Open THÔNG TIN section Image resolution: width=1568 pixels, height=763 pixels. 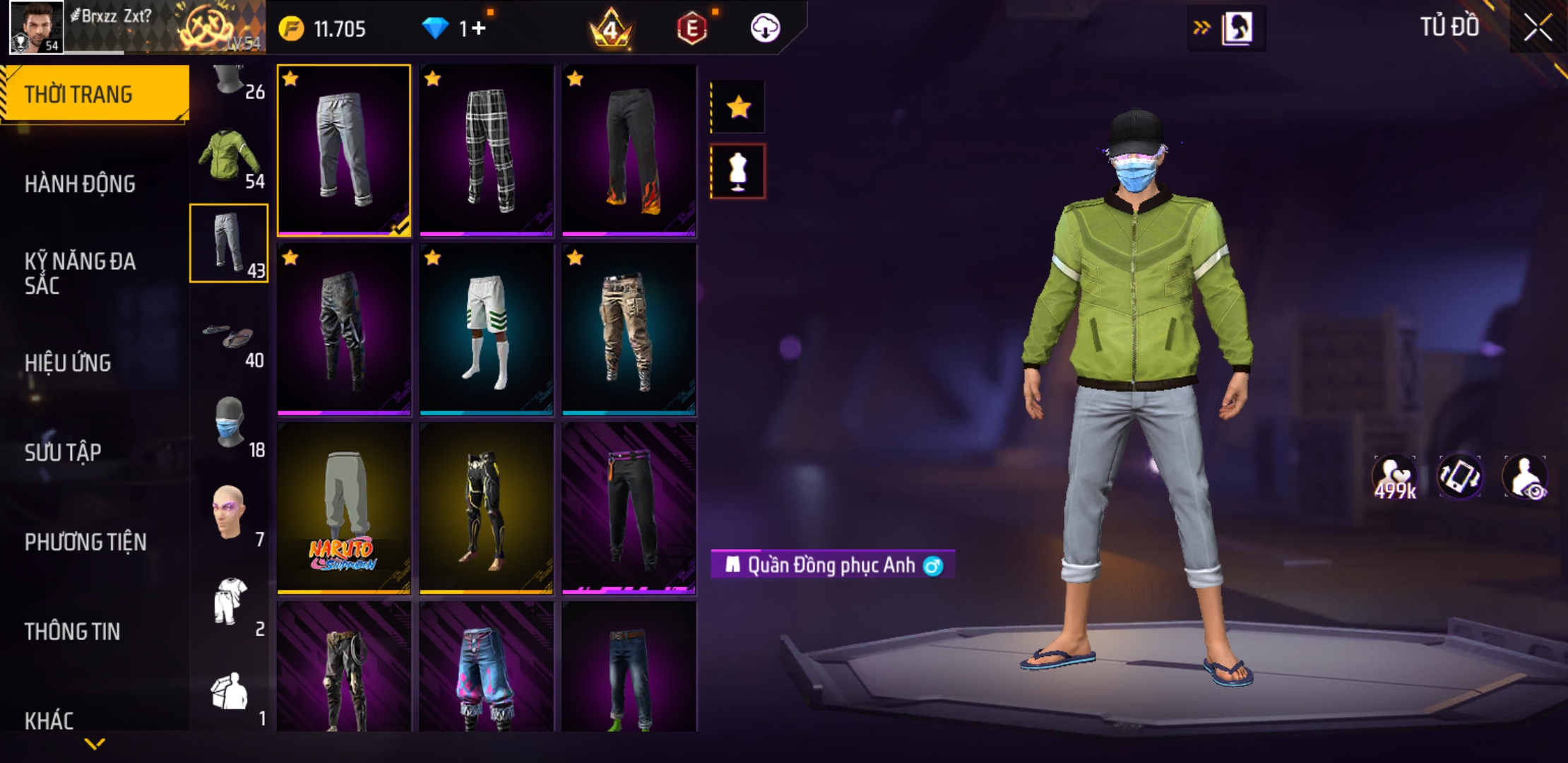(x=72, y=632)
